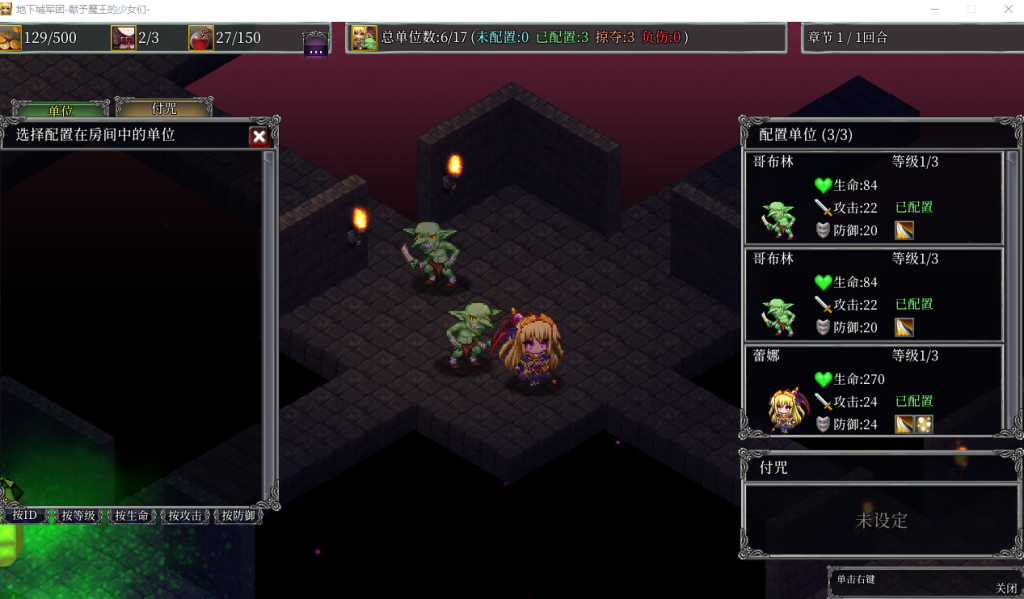The width and height of the screenshot is (1024, 599).
Task: Click the goblin unit-count icon in top bar
Action: pos(364,38)
